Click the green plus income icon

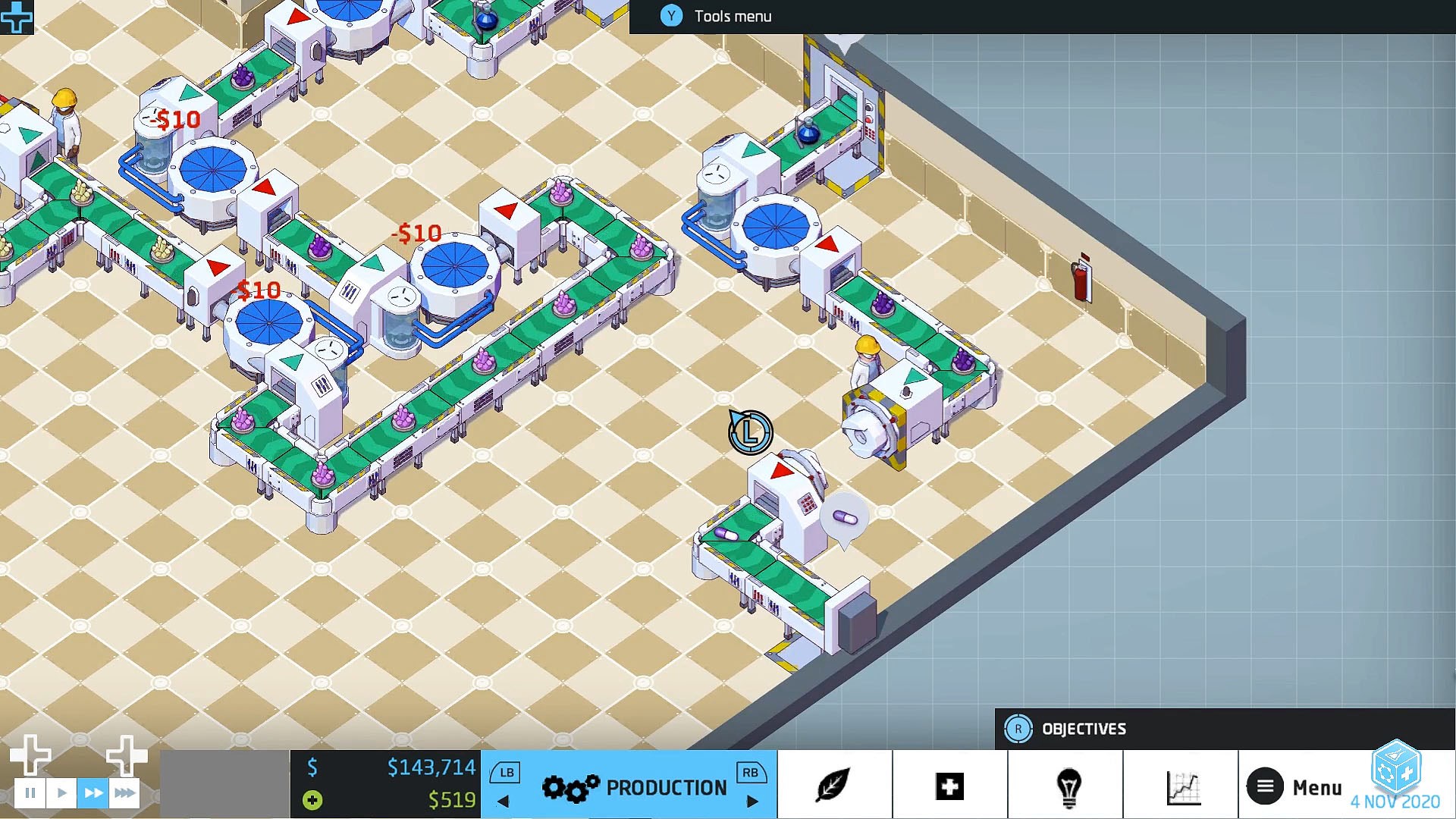tap(312, 800)
